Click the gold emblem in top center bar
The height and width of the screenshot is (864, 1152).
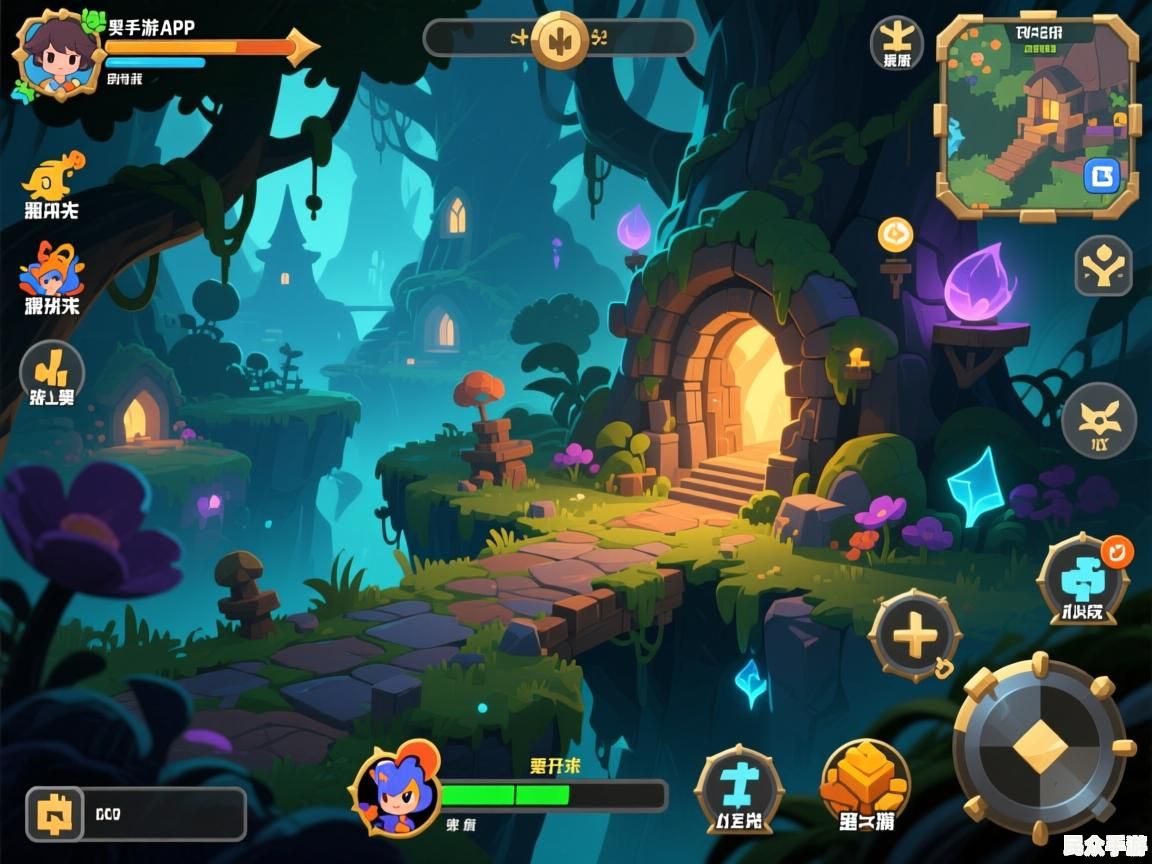(x=559, y=39)
